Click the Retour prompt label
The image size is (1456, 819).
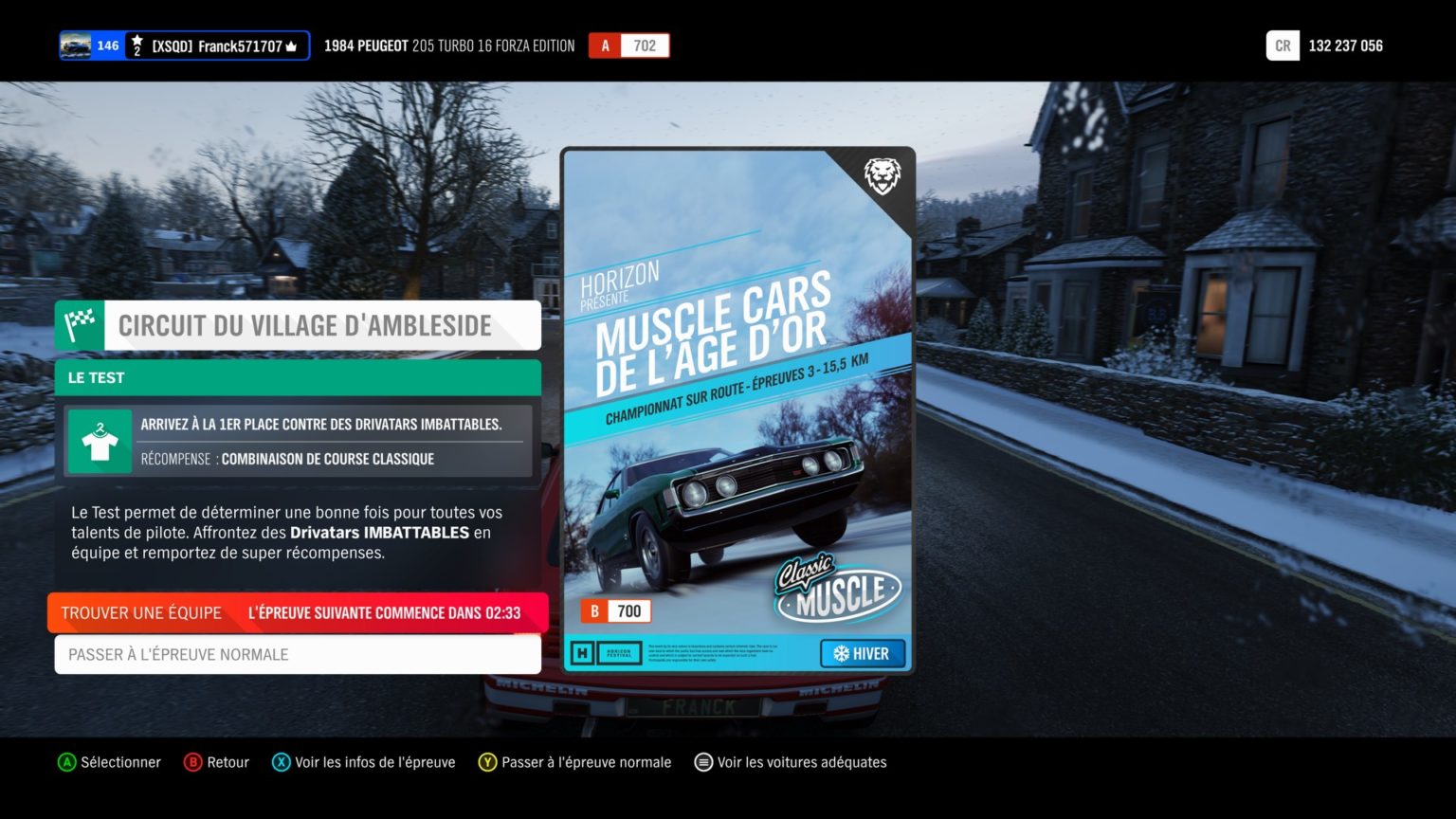[227, 762]
